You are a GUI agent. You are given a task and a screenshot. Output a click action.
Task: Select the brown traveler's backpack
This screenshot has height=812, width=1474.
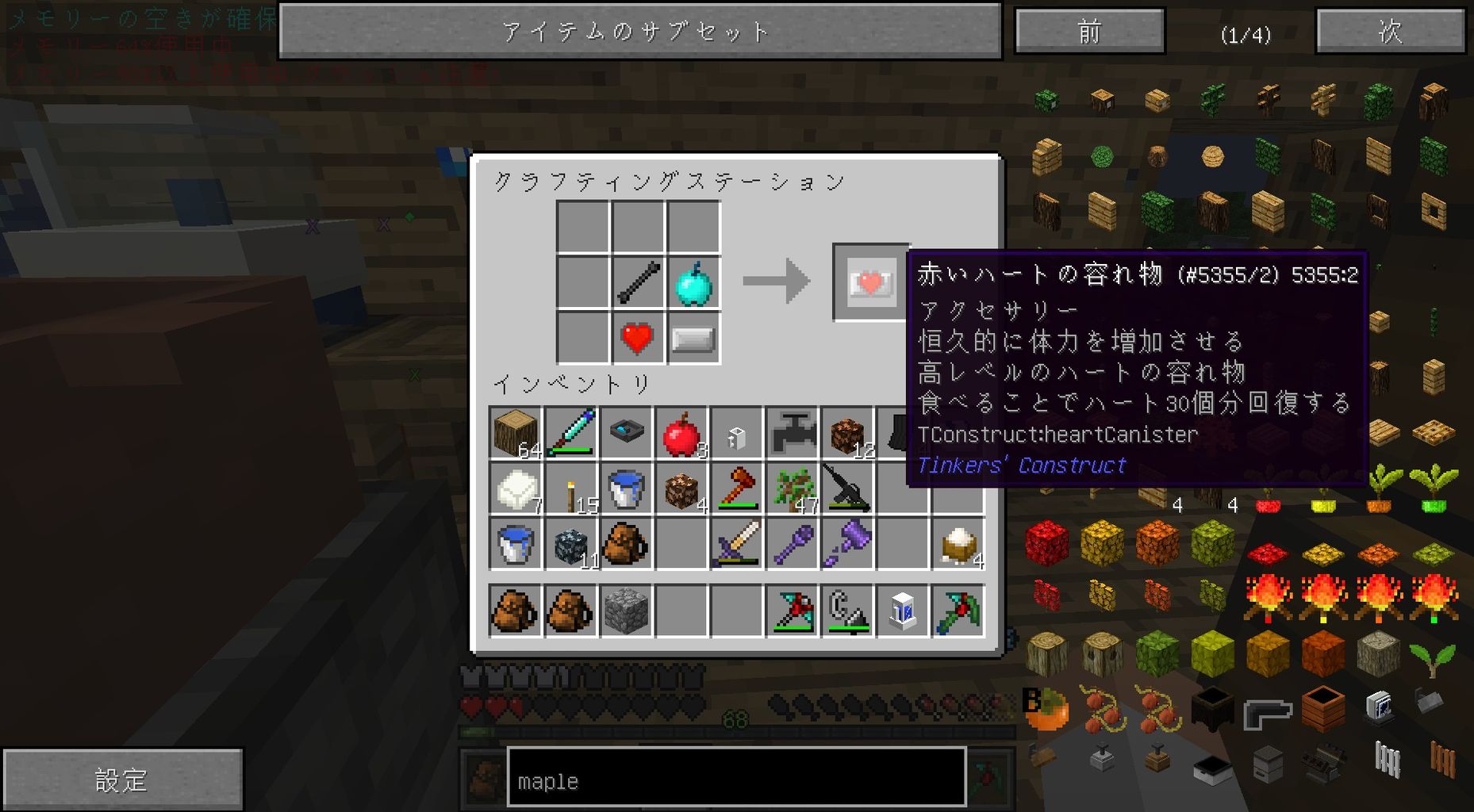(x=626, y=543)
